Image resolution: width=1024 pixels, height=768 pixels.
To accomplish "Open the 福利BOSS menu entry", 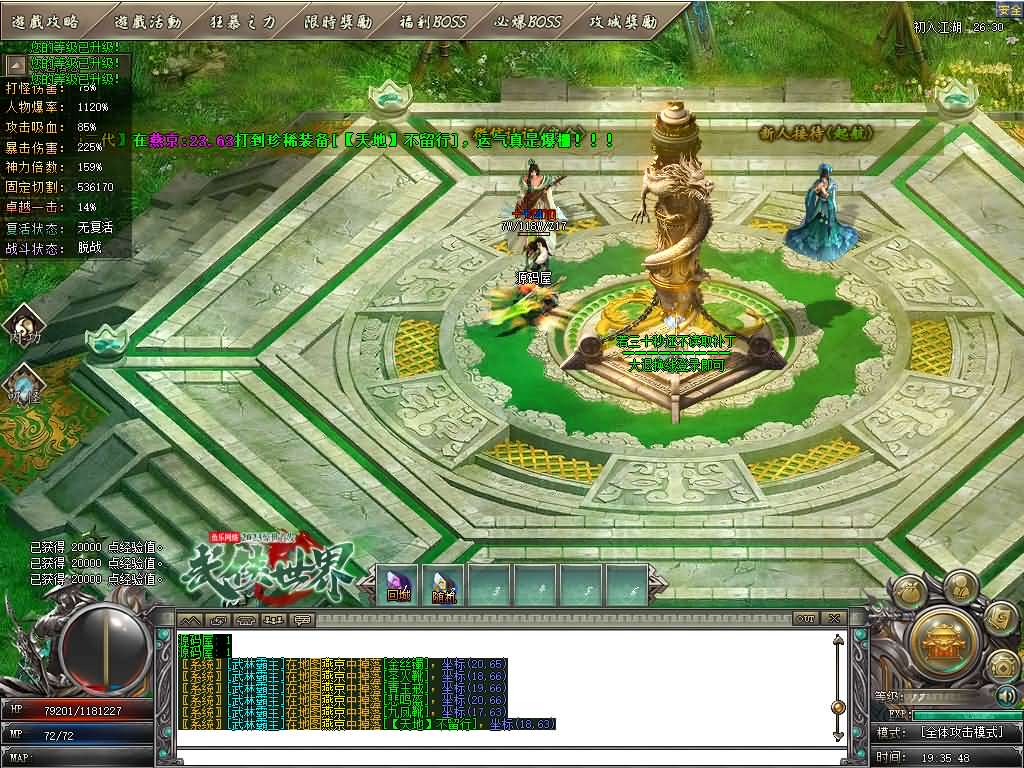I will (x=433, y=21).
